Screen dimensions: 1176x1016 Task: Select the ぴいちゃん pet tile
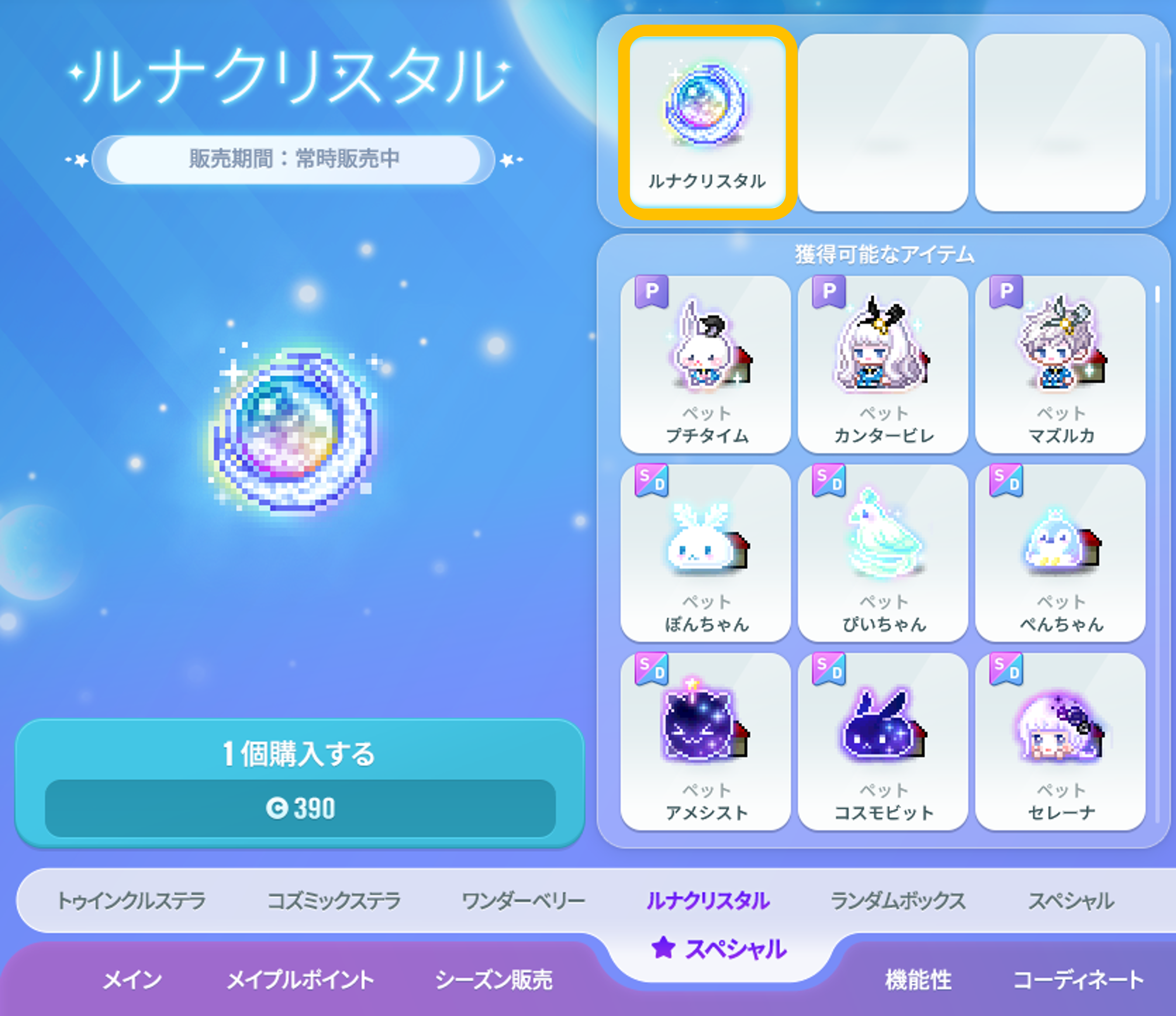[x=883, y=553]
